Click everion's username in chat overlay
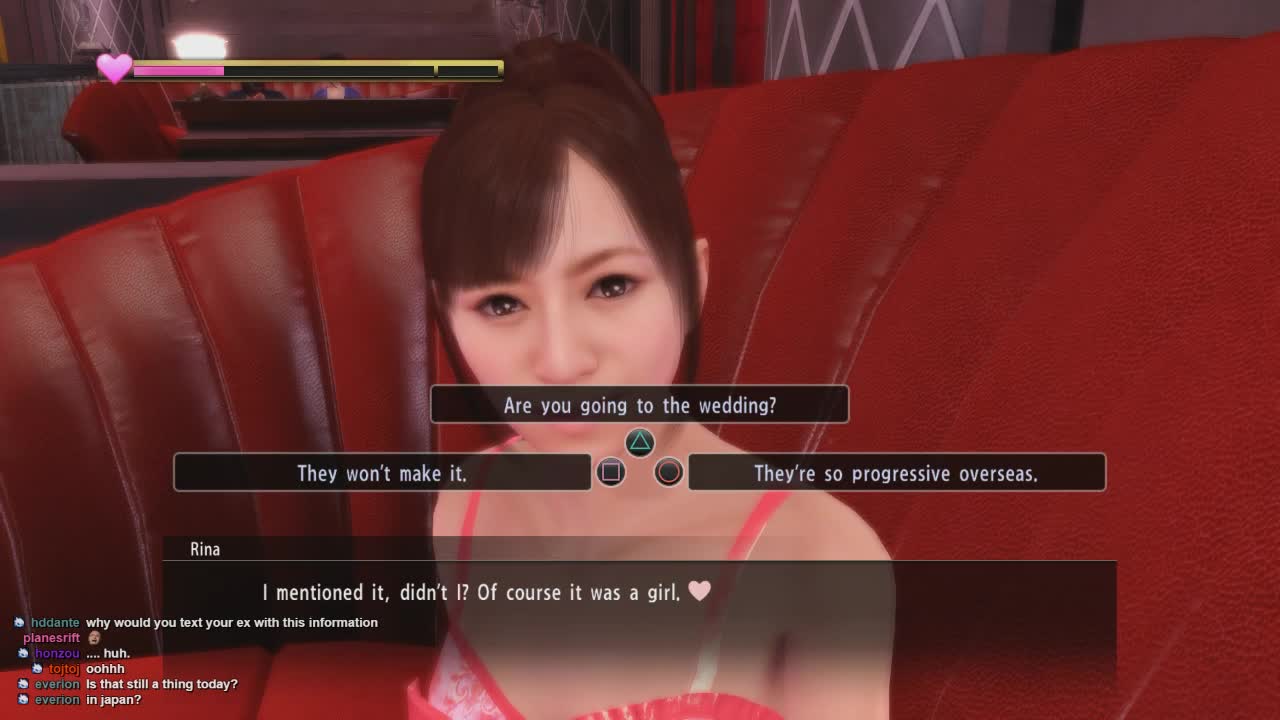 click(x=57, y=684)
